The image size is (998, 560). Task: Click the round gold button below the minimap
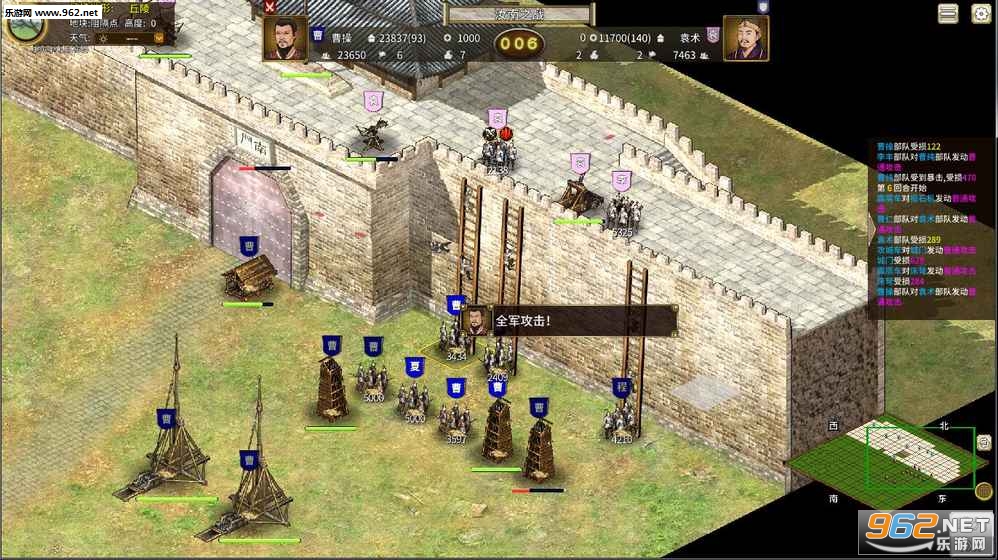click(x=983, y=491)
